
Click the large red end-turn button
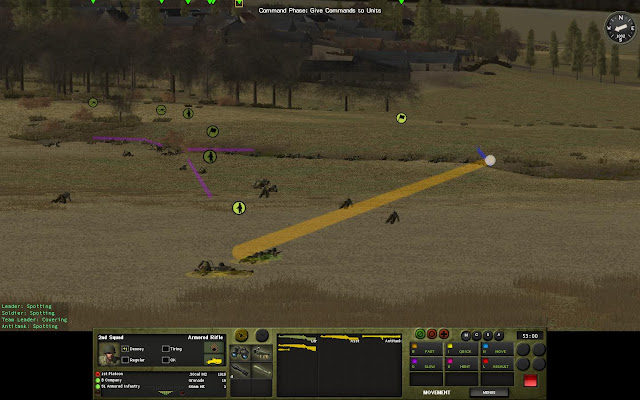tap(530, 379)
